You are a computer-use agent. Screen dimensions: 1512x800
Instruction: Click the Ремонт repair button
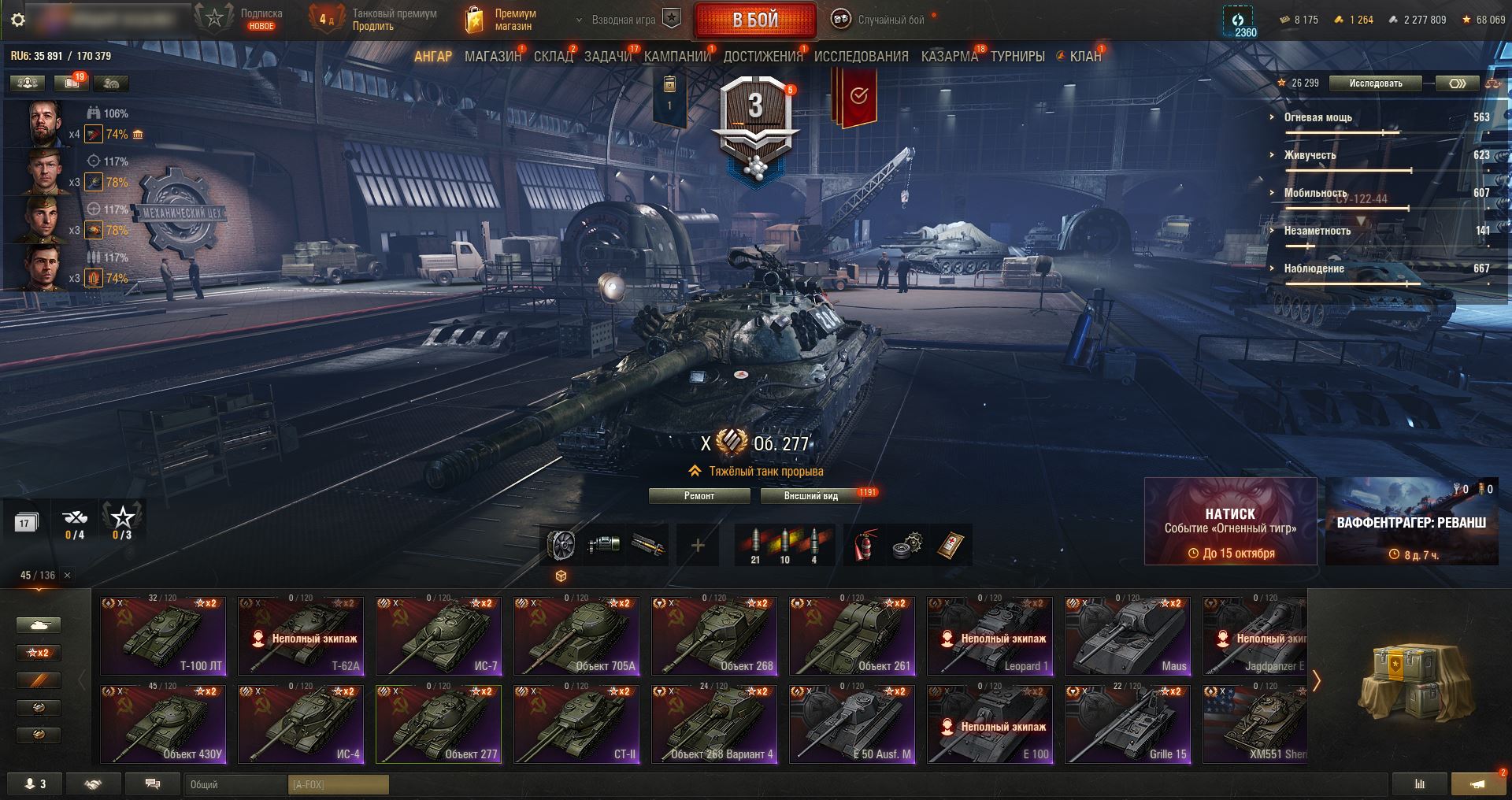coord(699,496)
